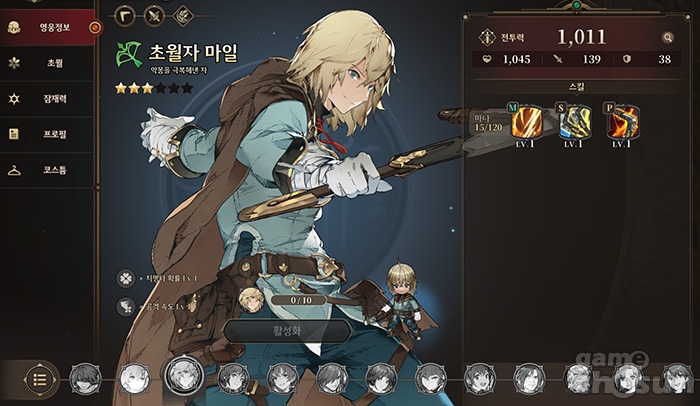Select the M main skill icon
700x406 pixels.
pyautogui.click(x=526, y=121)
